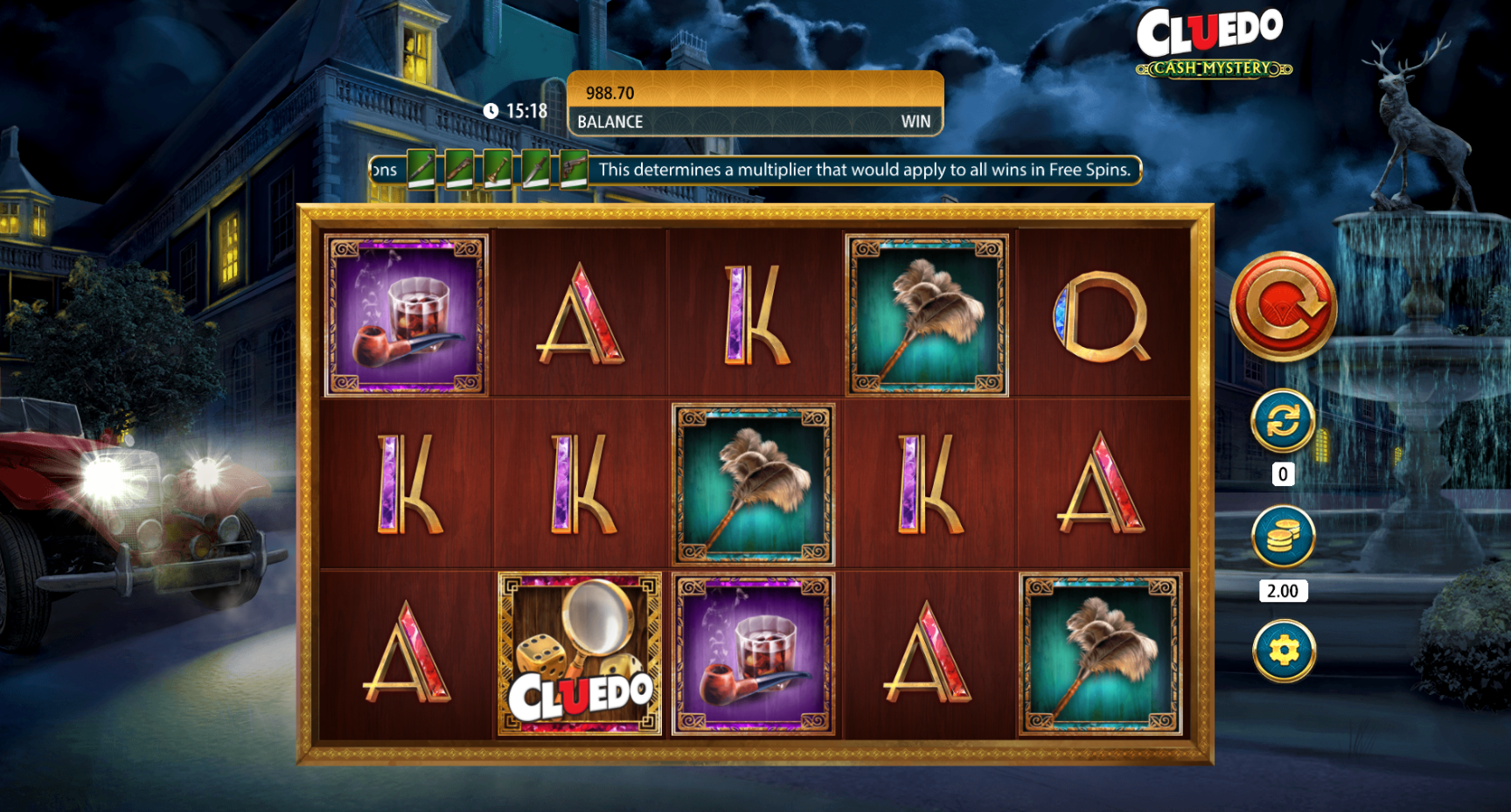This screenshot has height=812, width=1511.
Task: Spin the reels with the red button
Action: (x=1283, y=307)
